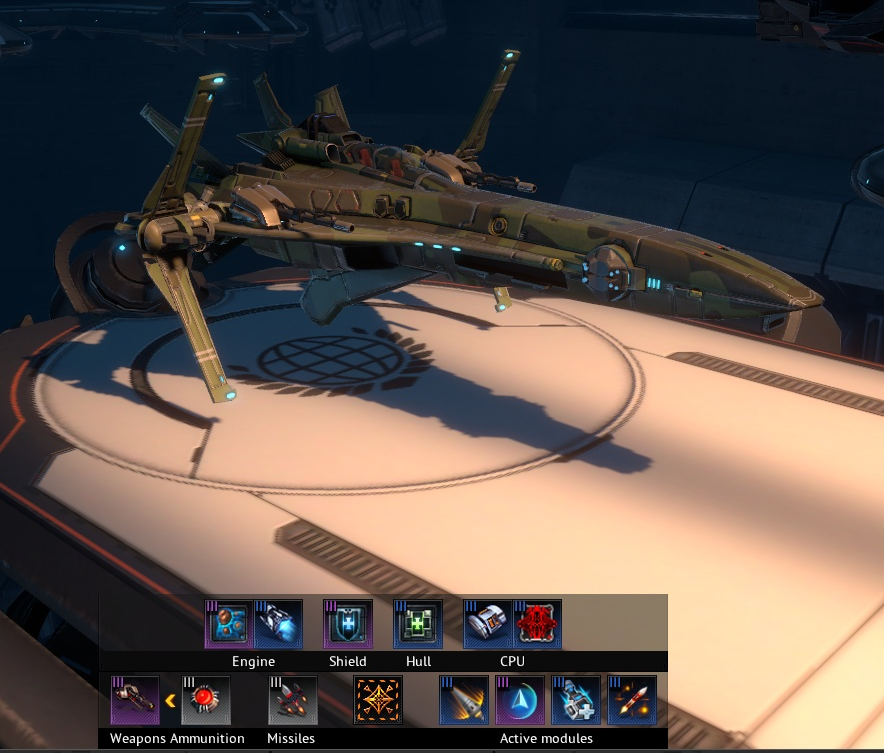Choose the Weapons gun slot
The width and height of the screenshot is (884, 753).
click(135, 700)
